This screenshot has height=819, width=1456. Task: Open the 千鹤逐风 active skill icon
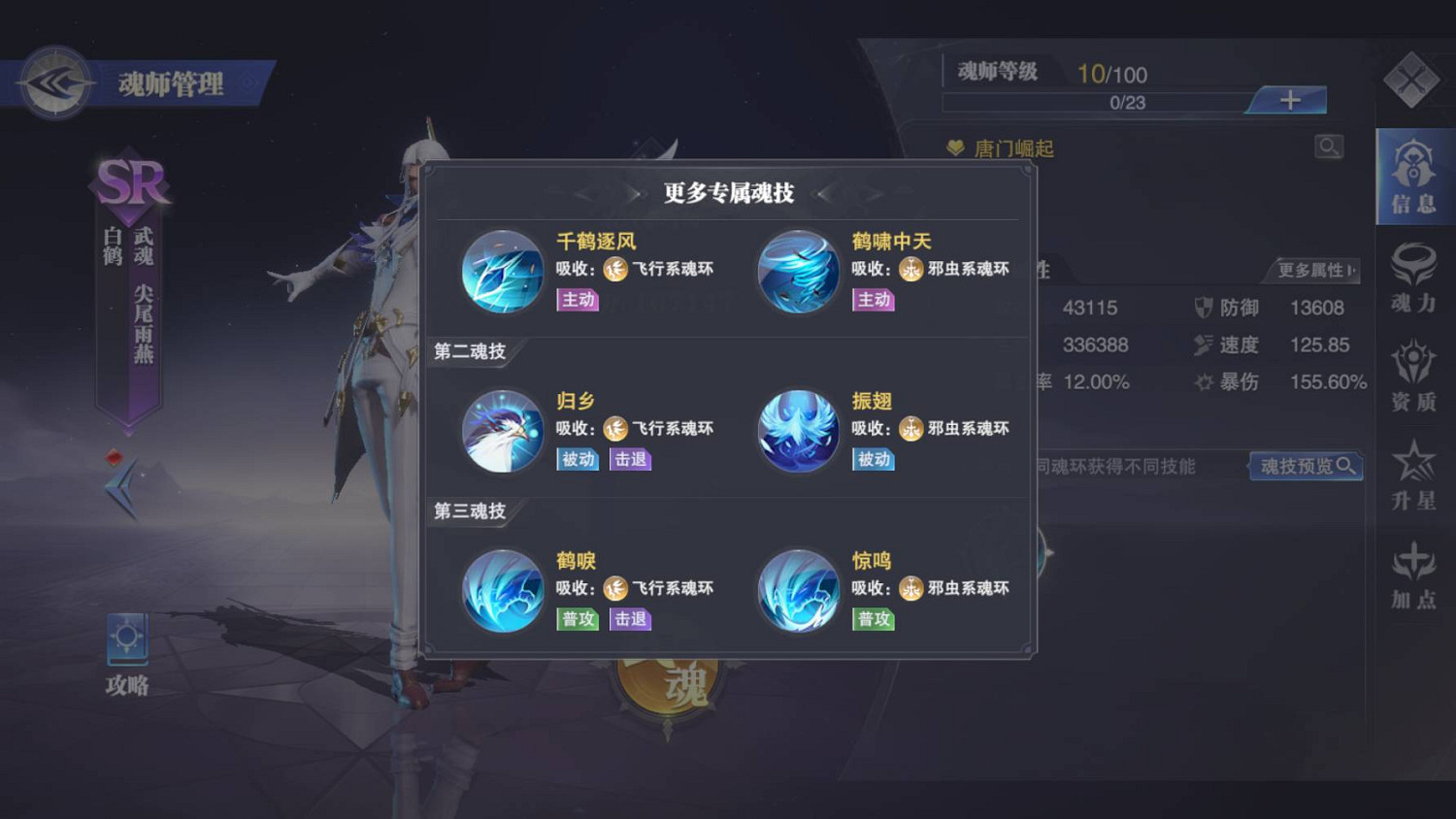(502, 273)
